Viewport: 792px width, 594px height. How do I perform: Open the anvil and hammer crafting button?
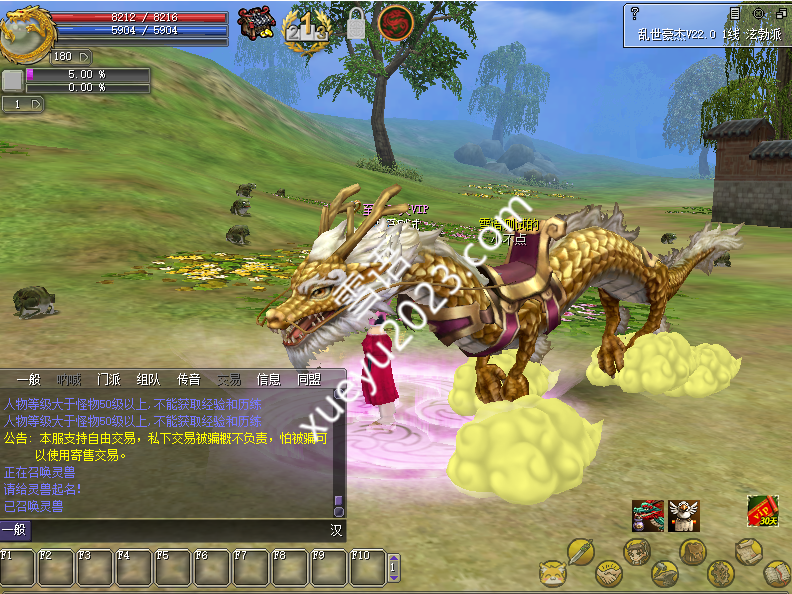tap(664, 574)
